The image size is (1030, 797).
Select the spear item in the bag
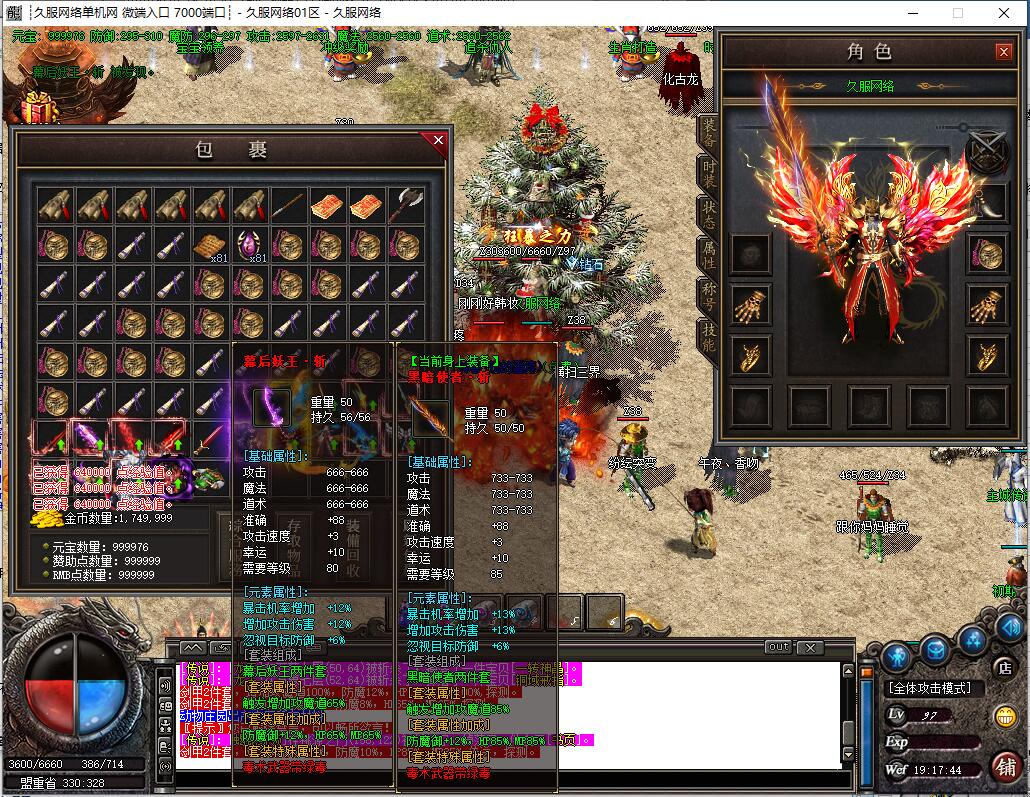pos(288,205)
